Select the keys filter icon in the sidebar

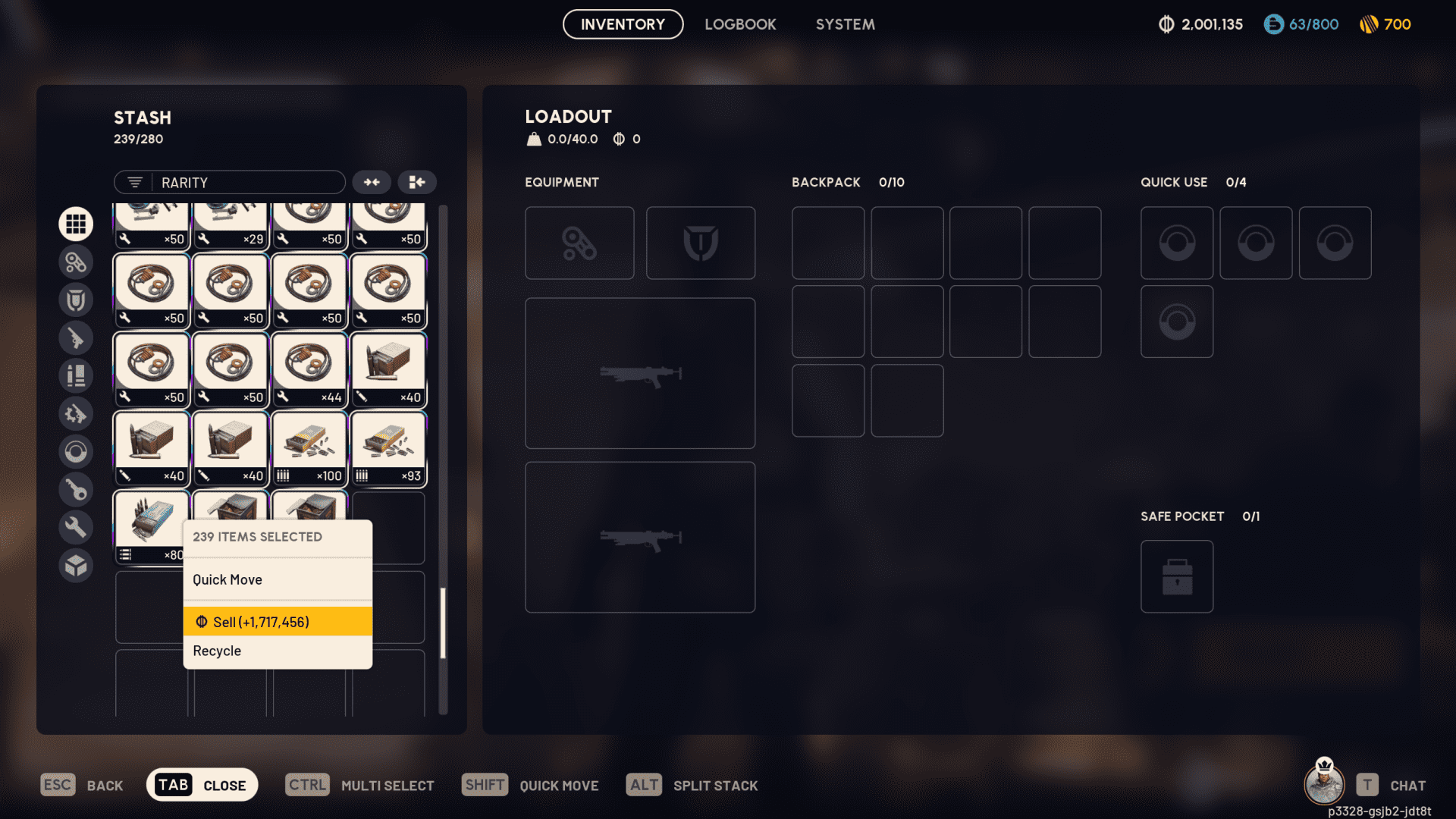click(x=76, y=489)
